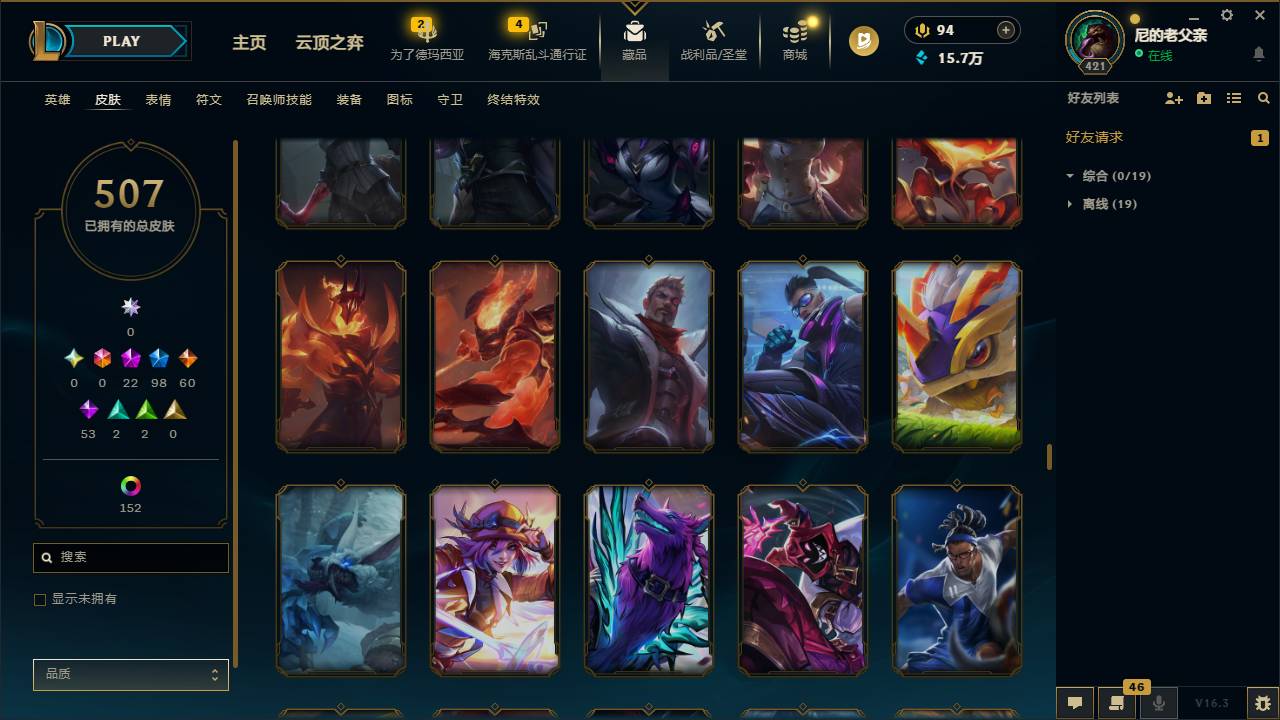Enable the 显示未拥有 checkbox
The width and height of the screenshot is (1280, 720).
tap(40, 599)
